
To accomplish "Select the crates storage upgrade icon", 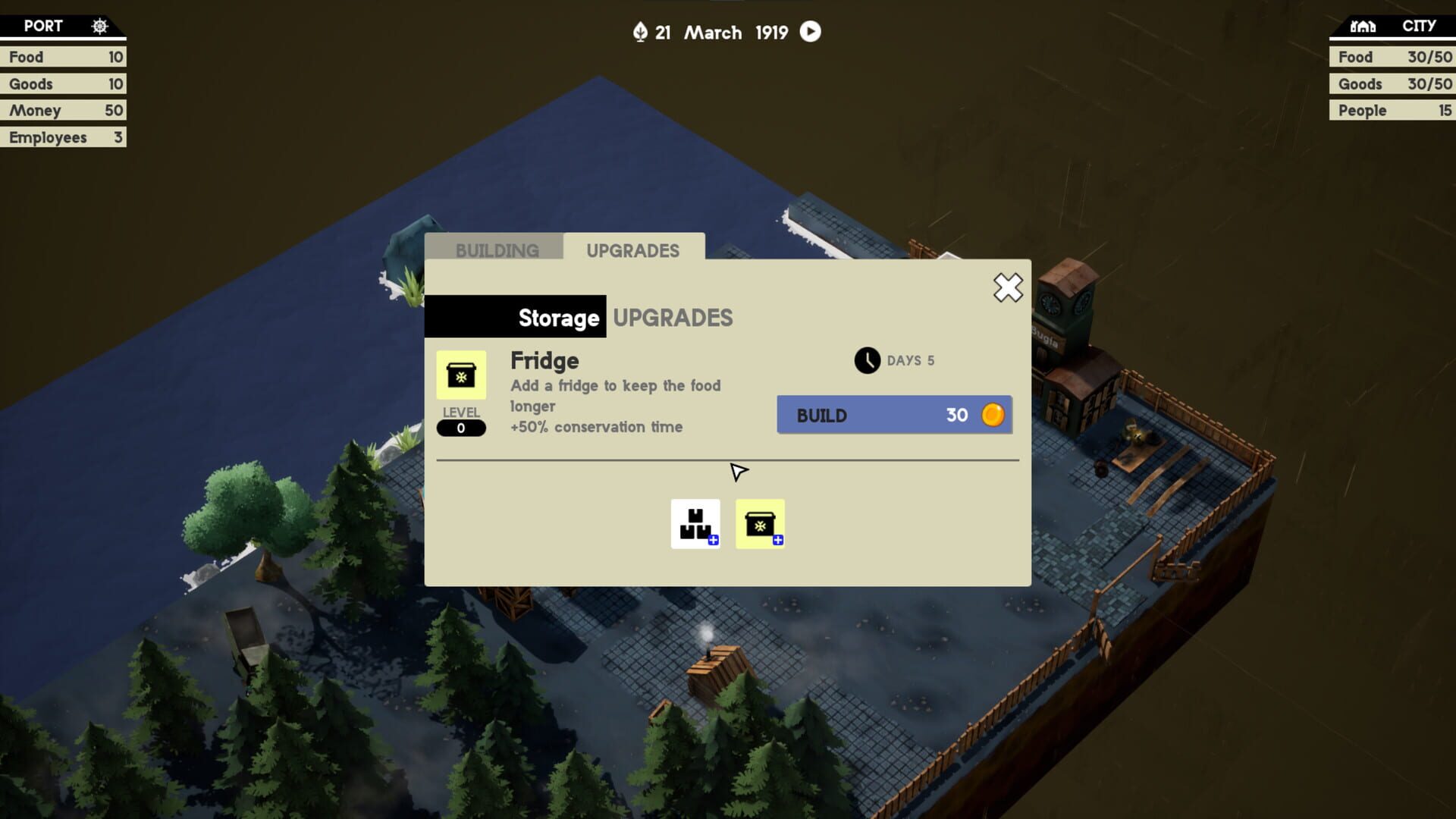I will [x=695, y=523].
